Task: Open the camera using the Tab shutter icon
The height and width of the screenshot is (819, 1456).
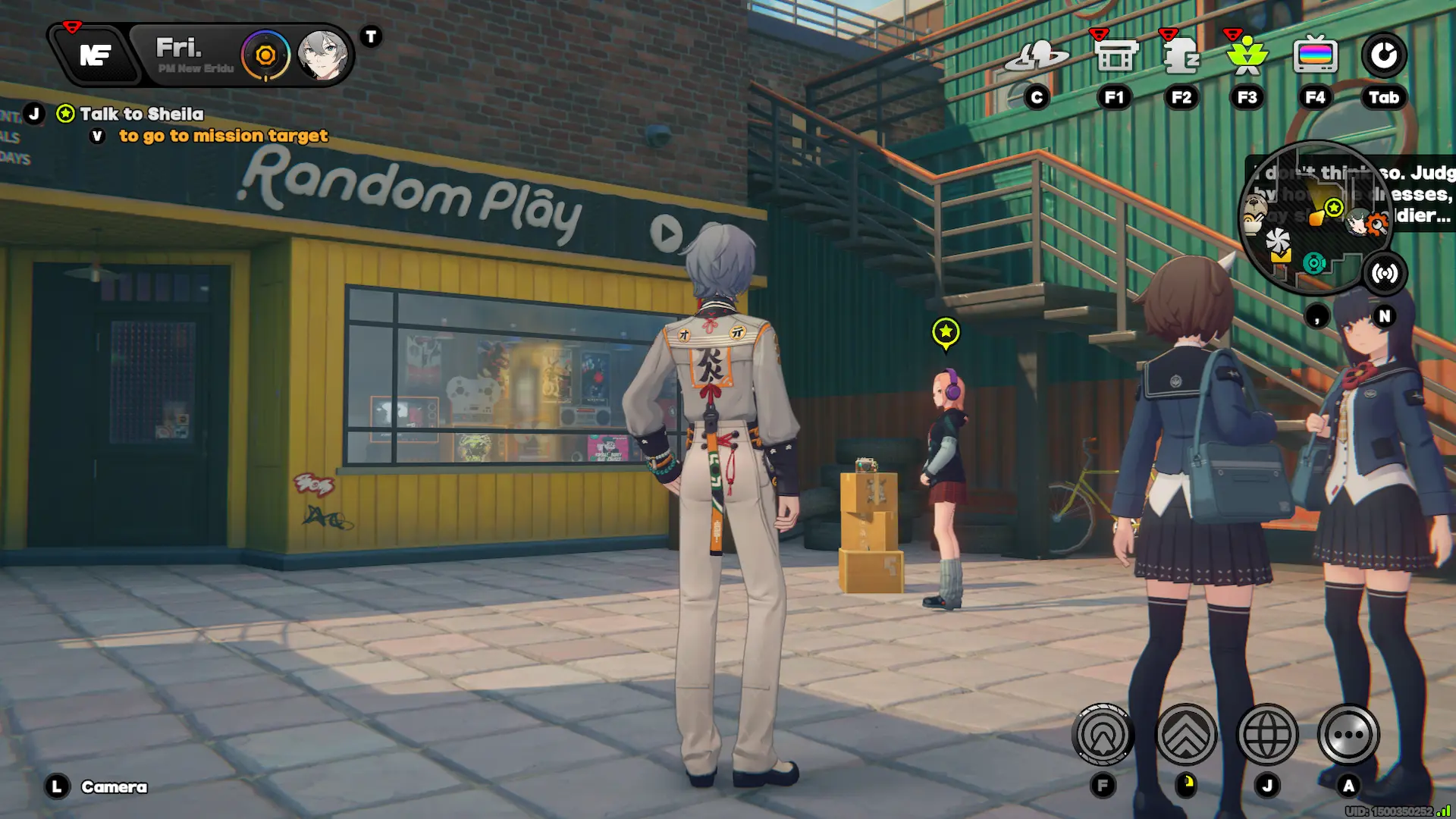Action: pyautogui.click(x=1385, y=55)
